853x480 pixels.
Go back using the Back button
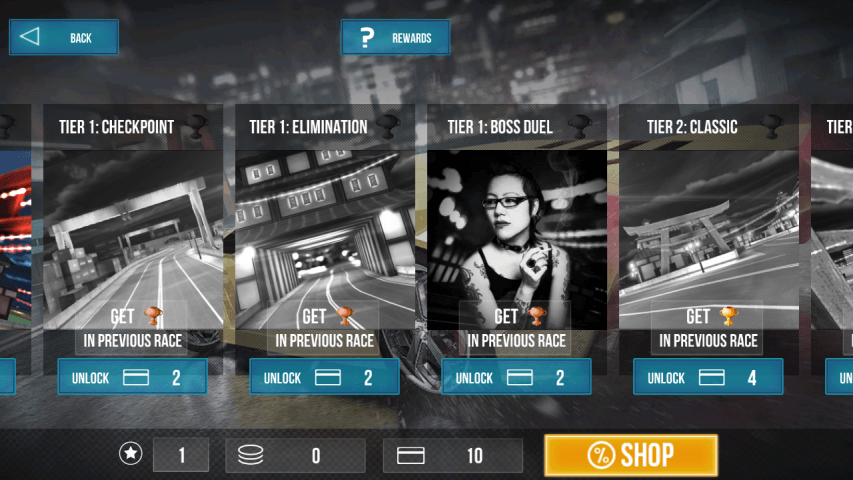click(64, 38)
